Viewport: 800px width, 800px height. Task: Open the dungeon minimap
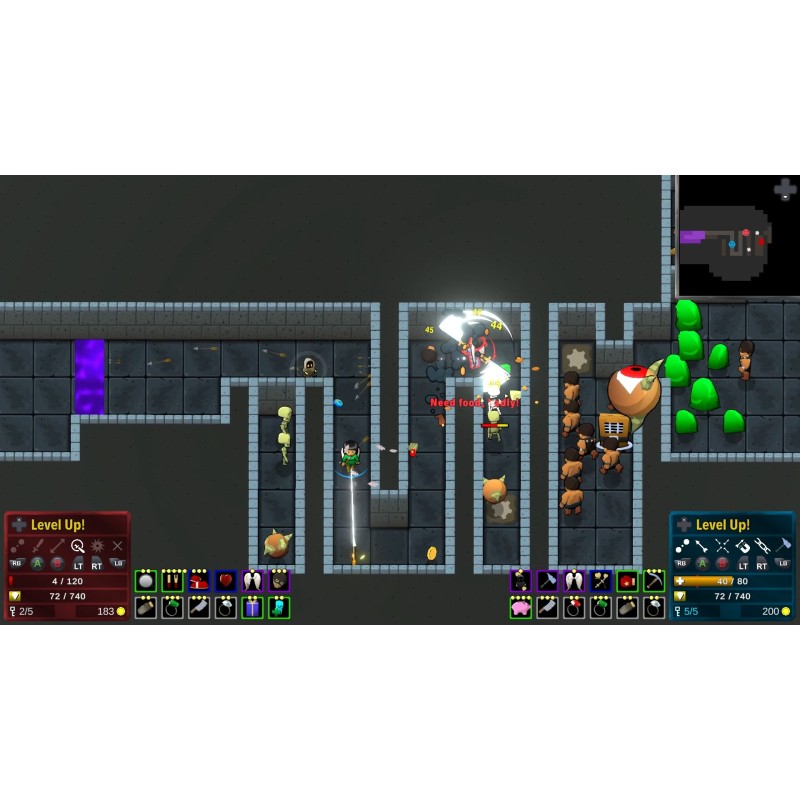tap(738, 236)
